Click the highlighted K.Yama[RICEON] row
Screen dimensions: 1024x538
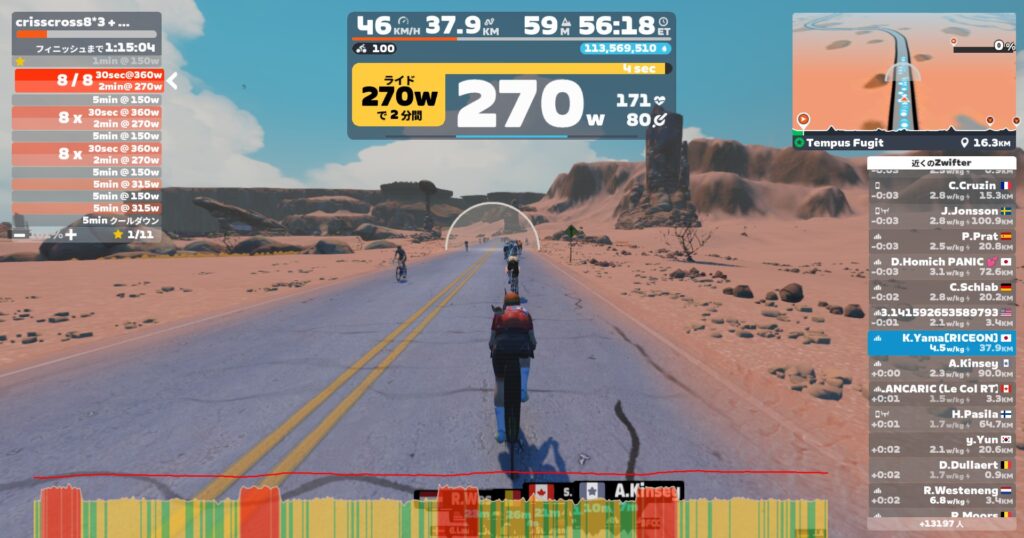(942, 343)
